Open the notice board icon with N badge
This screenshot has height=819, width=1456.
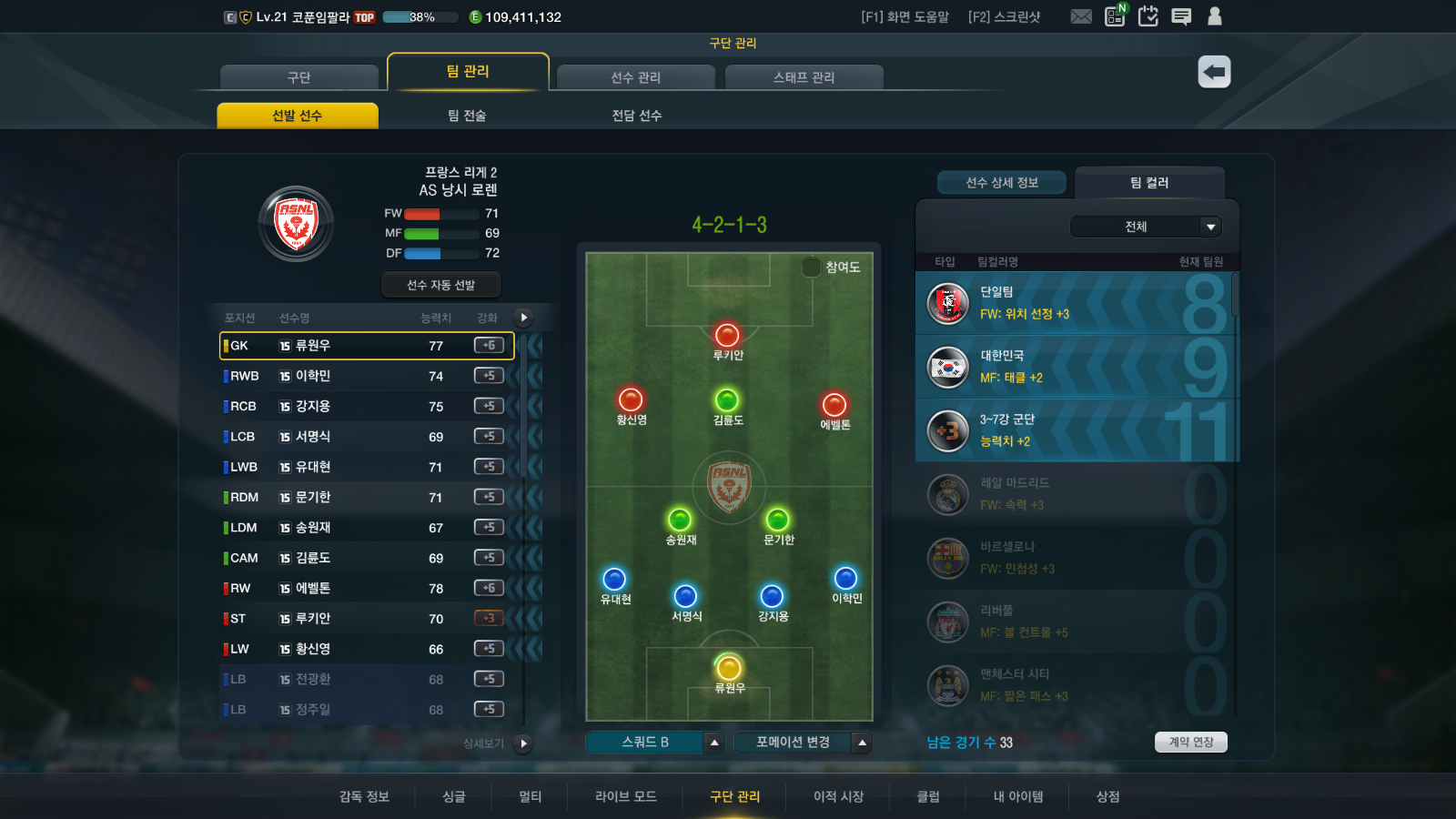[x=1114, y=15]
